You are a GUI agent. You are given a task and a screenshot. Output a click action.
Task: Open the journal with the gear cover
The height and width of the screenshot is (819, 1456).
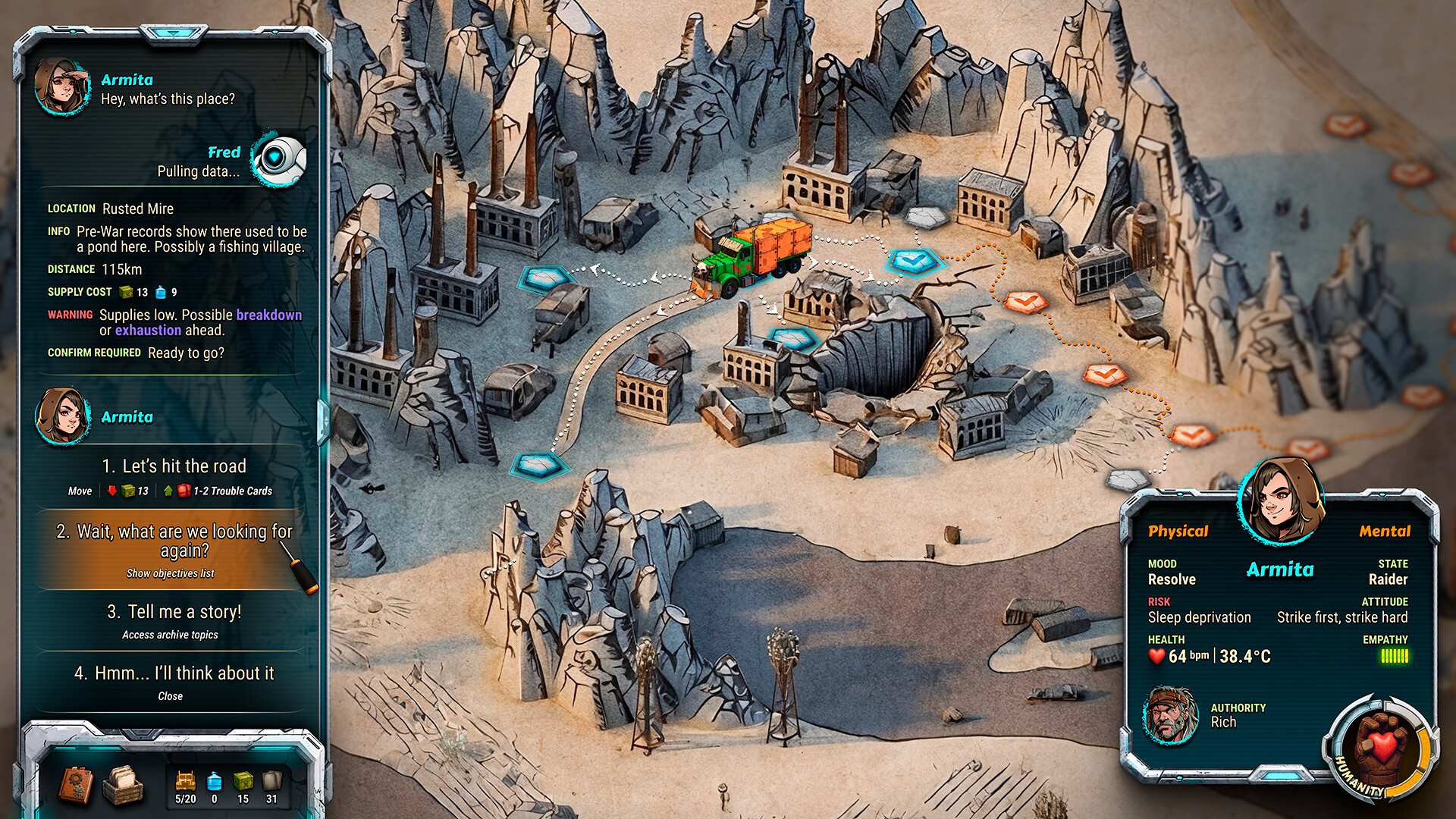[76, 785]
